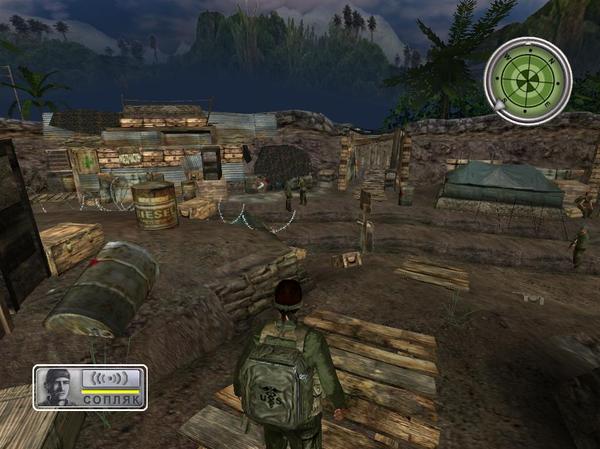Click the radio signal icon beside the portrait
Viewport: 600px width, 449px height.
click(x=111, y=379)
